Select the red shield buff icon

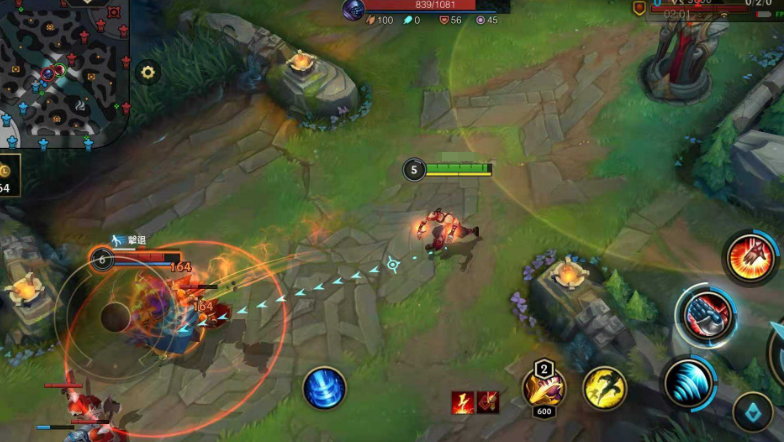point(487,402)
